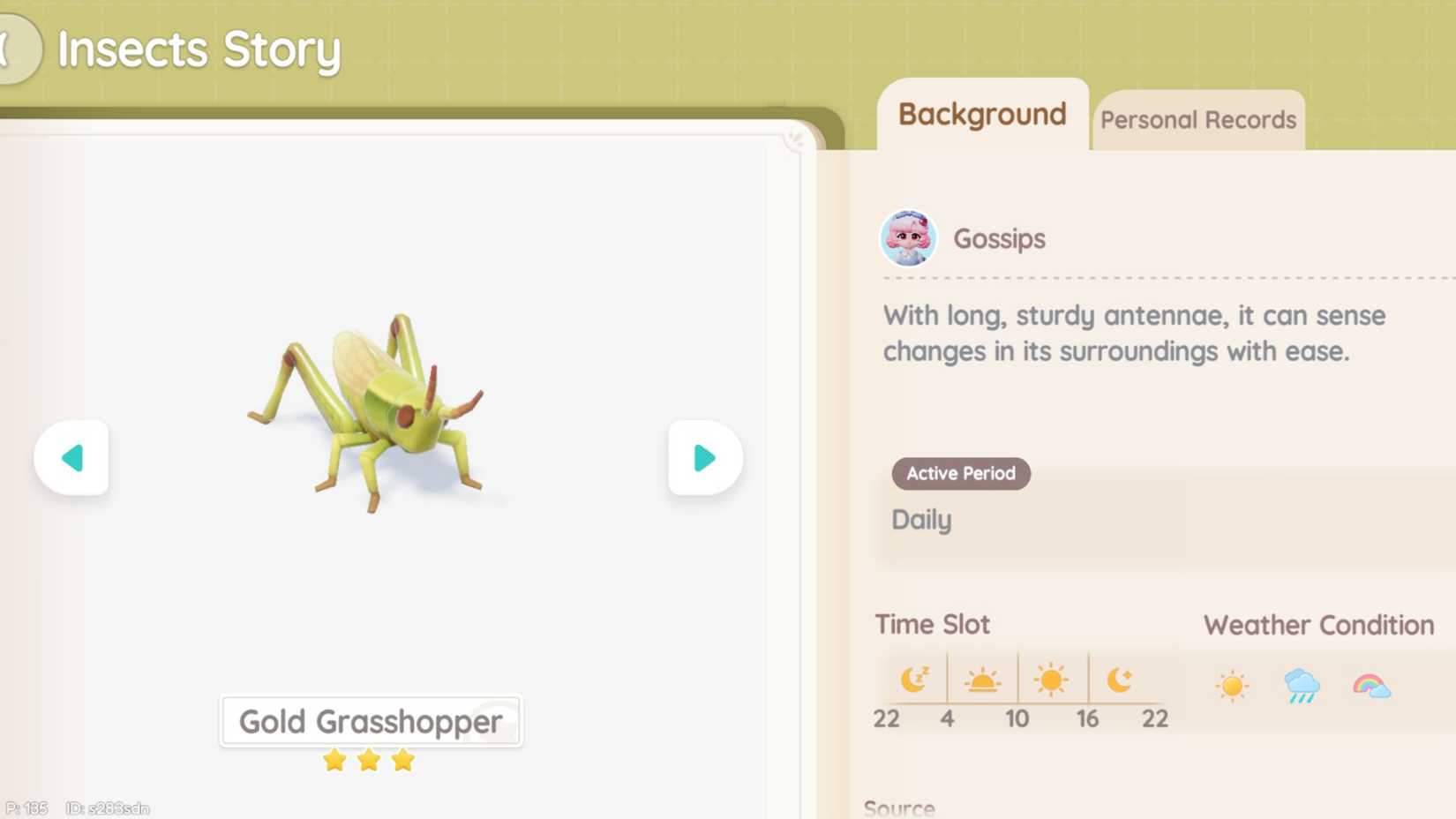Click the Active Period badge
Image resolution: width=1456 pixels, height=819 pixels.
point(960,474)
